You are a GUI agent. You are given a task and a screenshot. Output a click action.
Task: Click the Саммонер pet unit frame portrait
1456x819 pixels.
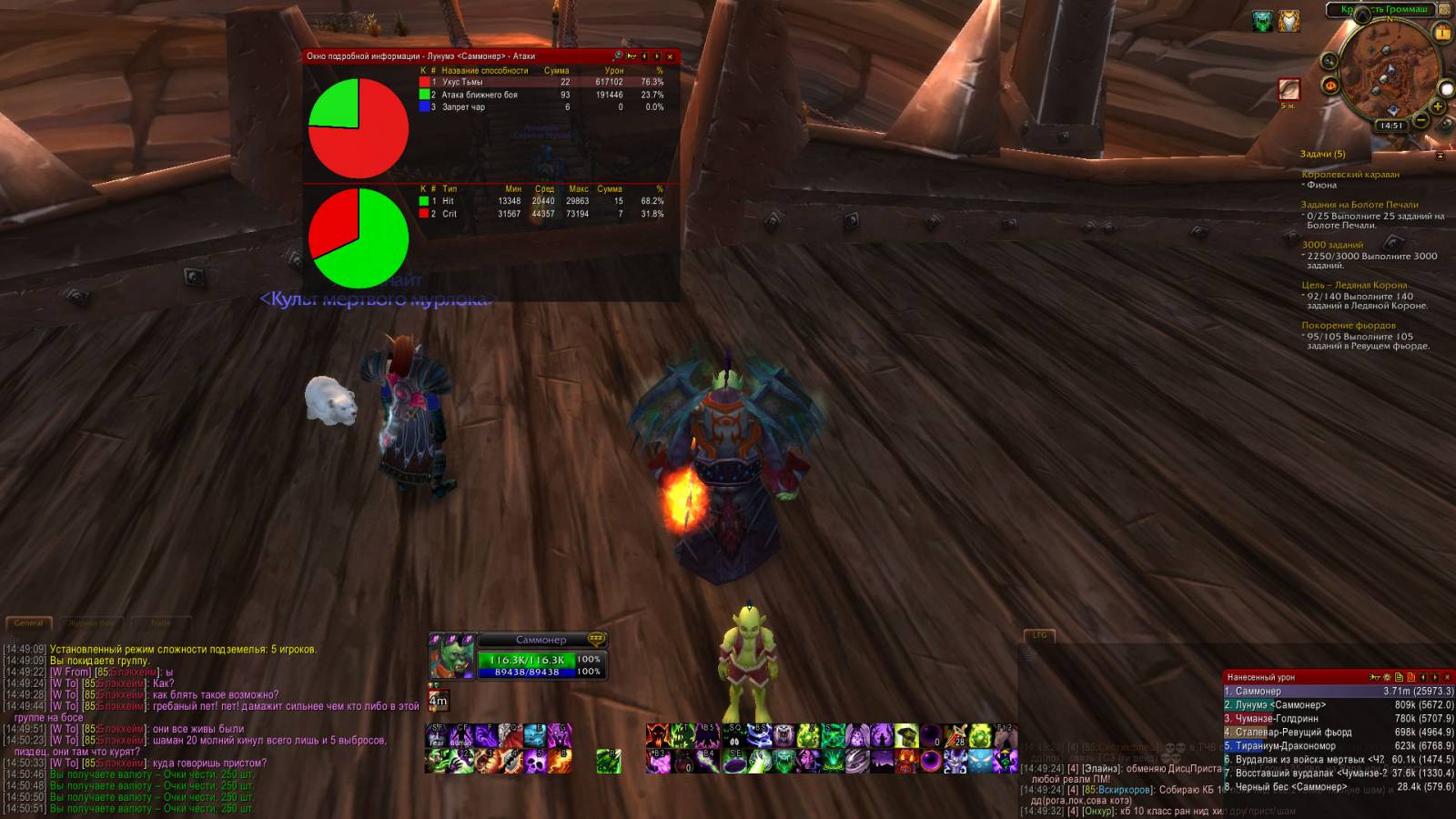tap(451, 657)
